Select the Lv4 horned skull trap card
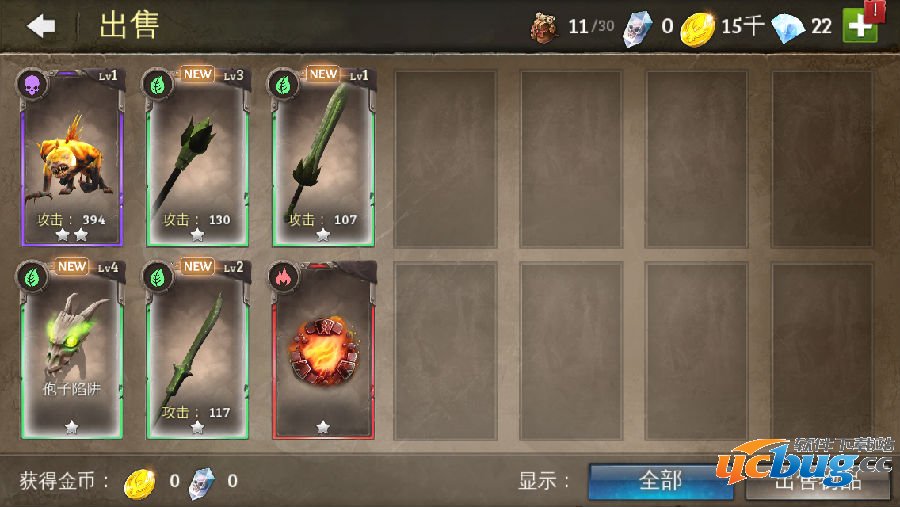 (71, 350)
